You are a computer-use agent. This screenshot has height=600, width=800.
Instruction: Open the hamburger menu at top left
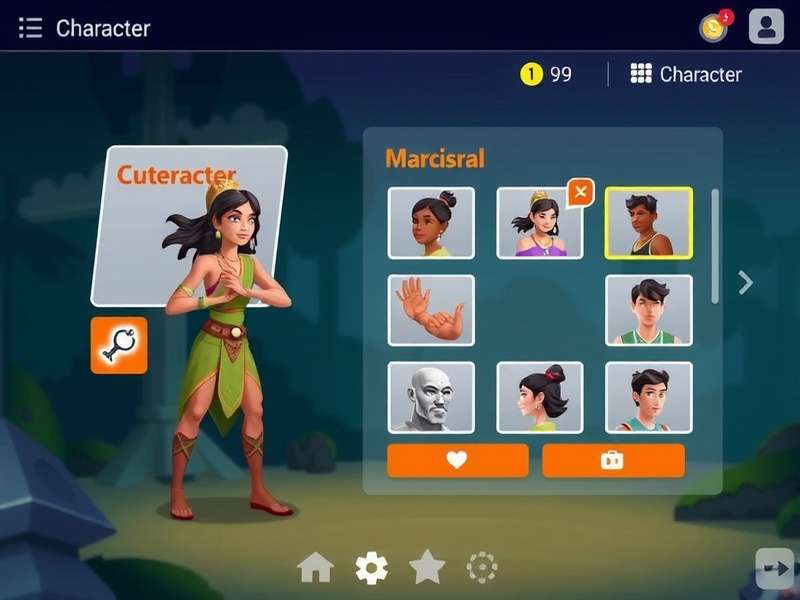pos(30,28)
